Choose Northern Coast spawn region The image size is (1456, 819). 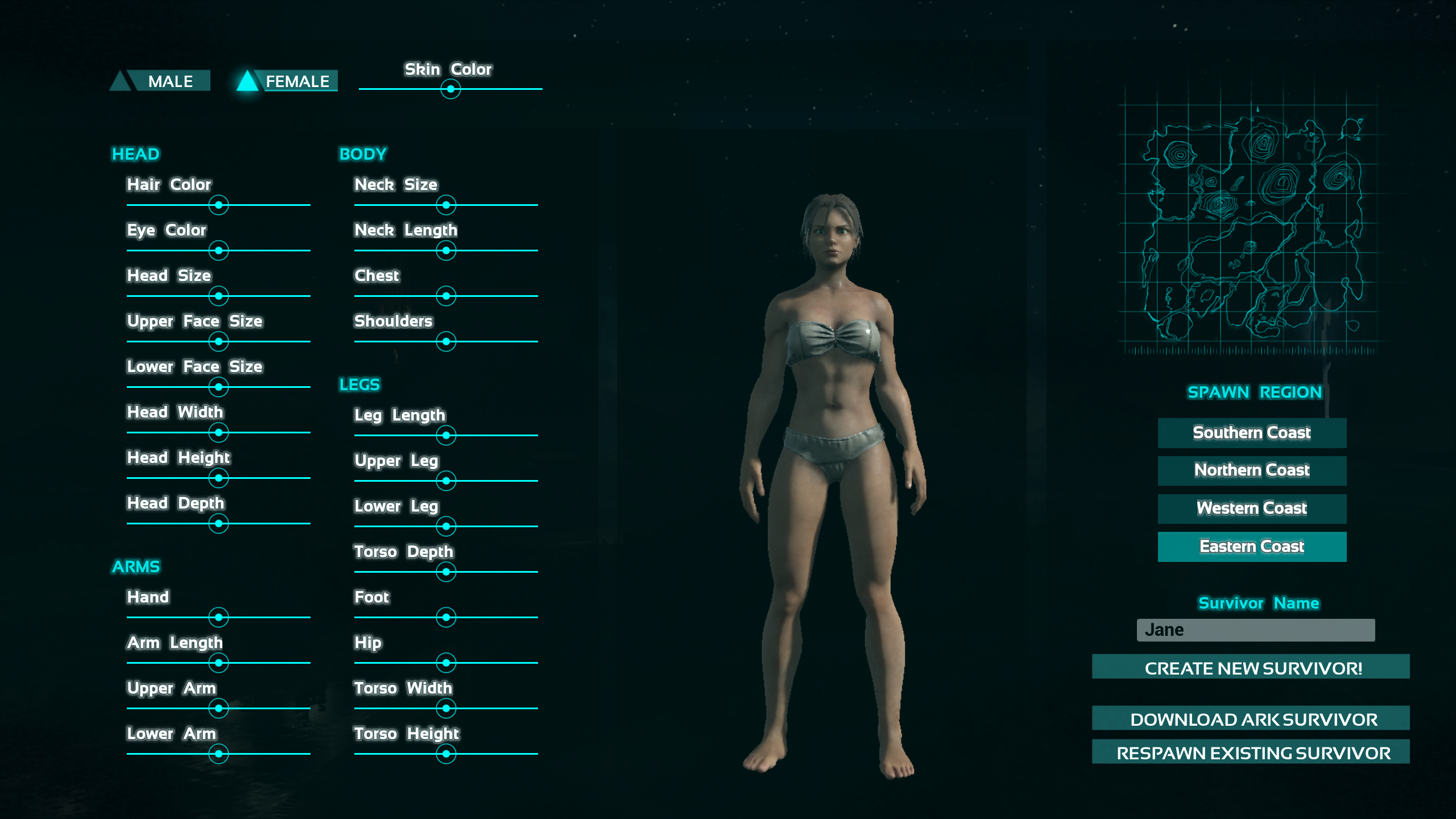coord(1252,470)
